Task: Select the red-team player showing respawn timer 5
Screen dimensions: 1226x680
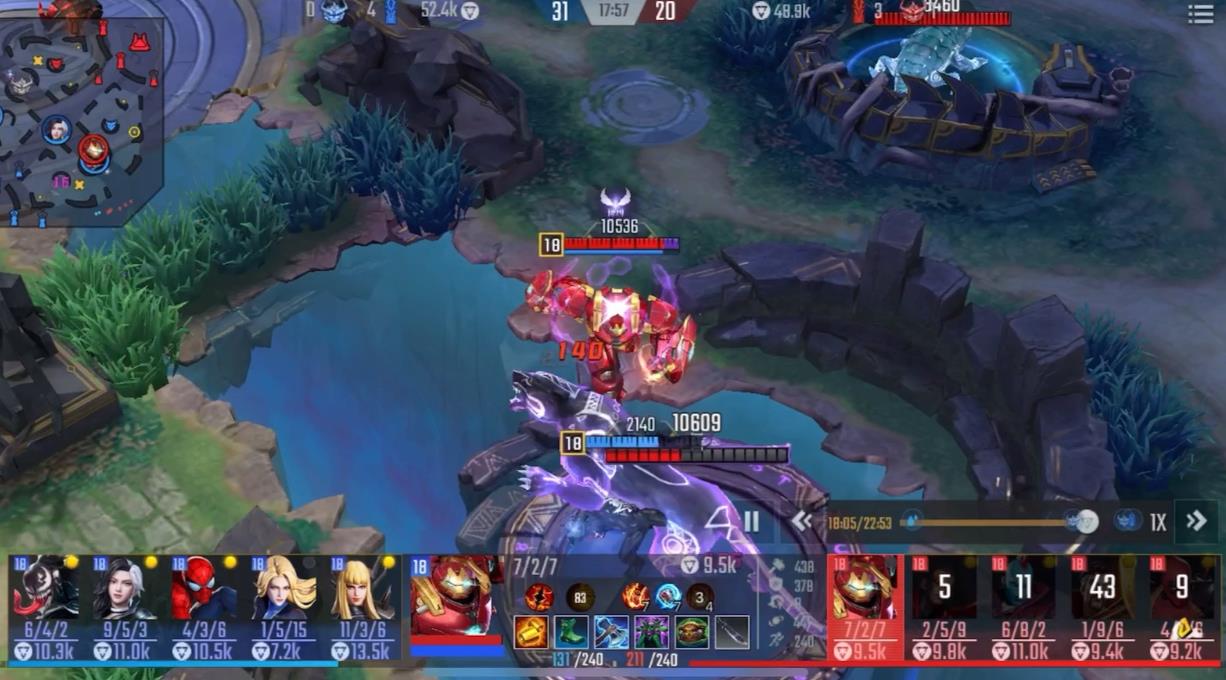Action: pos(944,590)
